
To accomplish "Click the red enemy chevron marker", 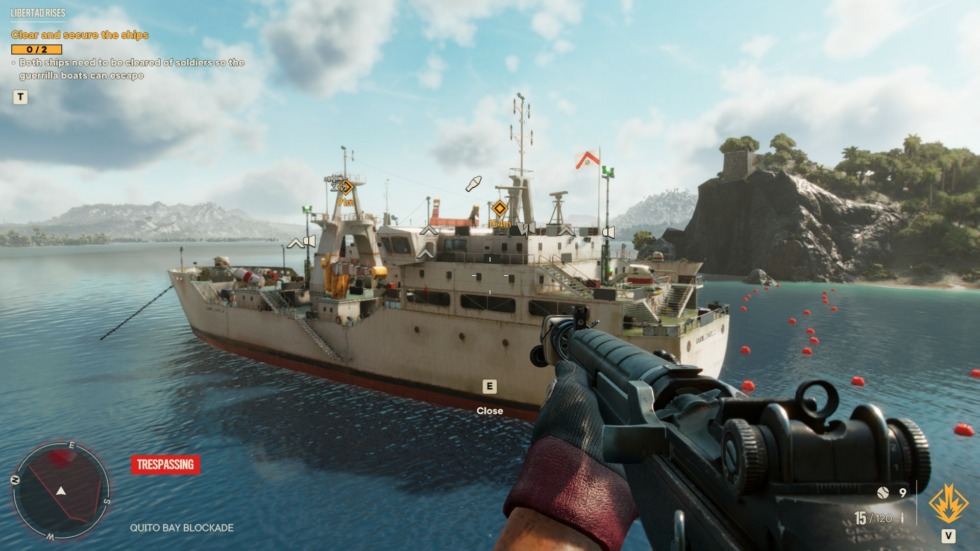I will click(588, 159).
